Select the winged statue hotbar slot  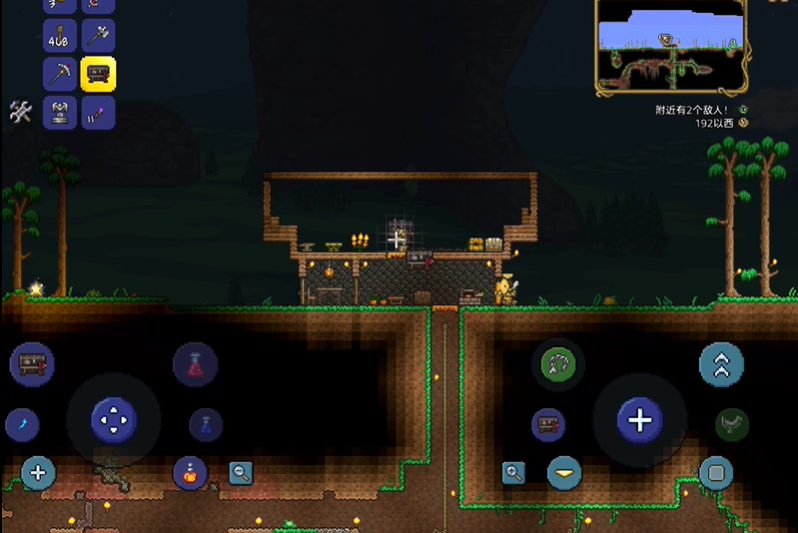tap(60, 111)
